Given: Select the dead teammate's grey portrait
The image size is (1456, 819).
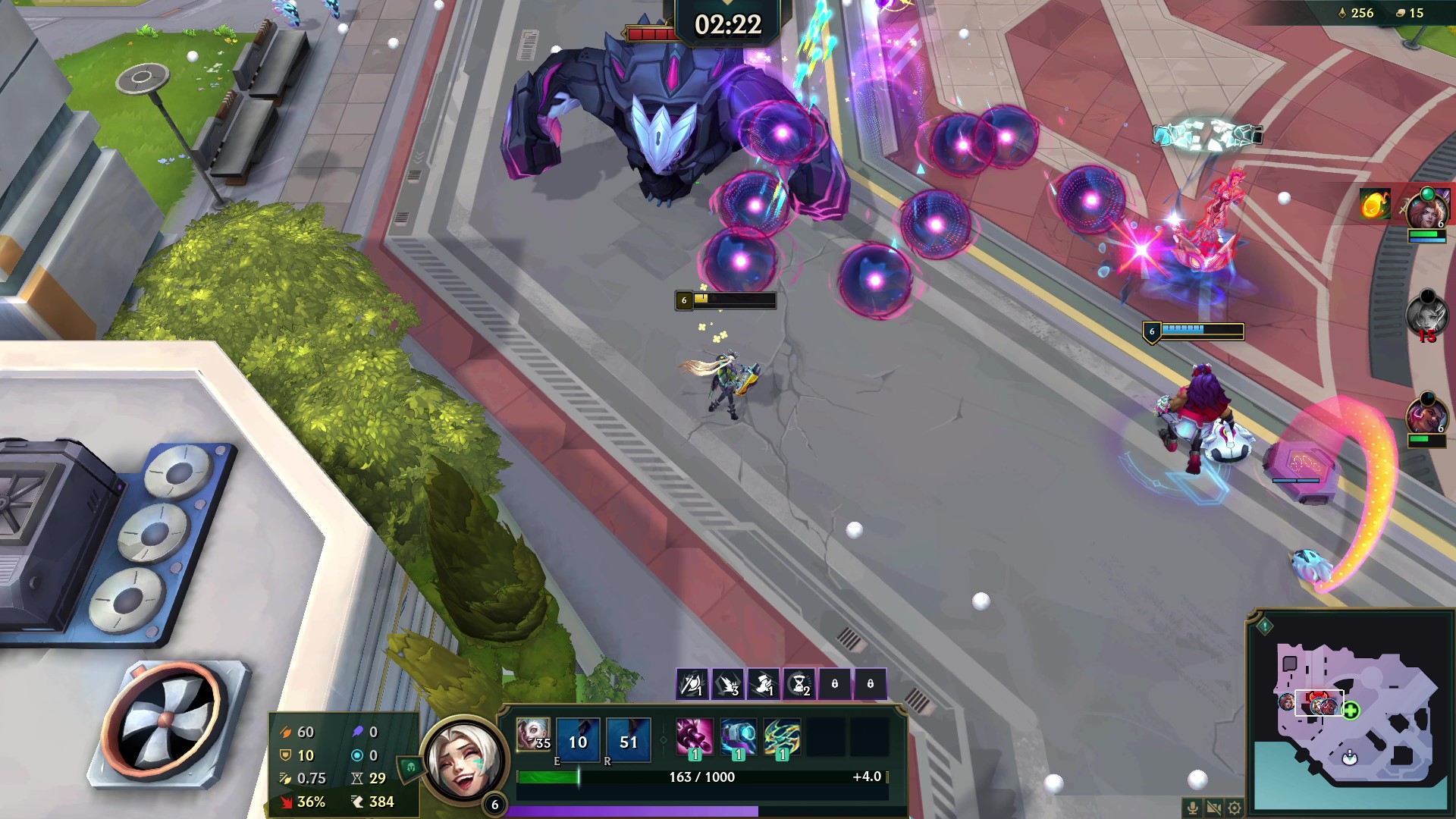Looking at the screenshot, I should pyautogui.click(x=1426, y=312).
